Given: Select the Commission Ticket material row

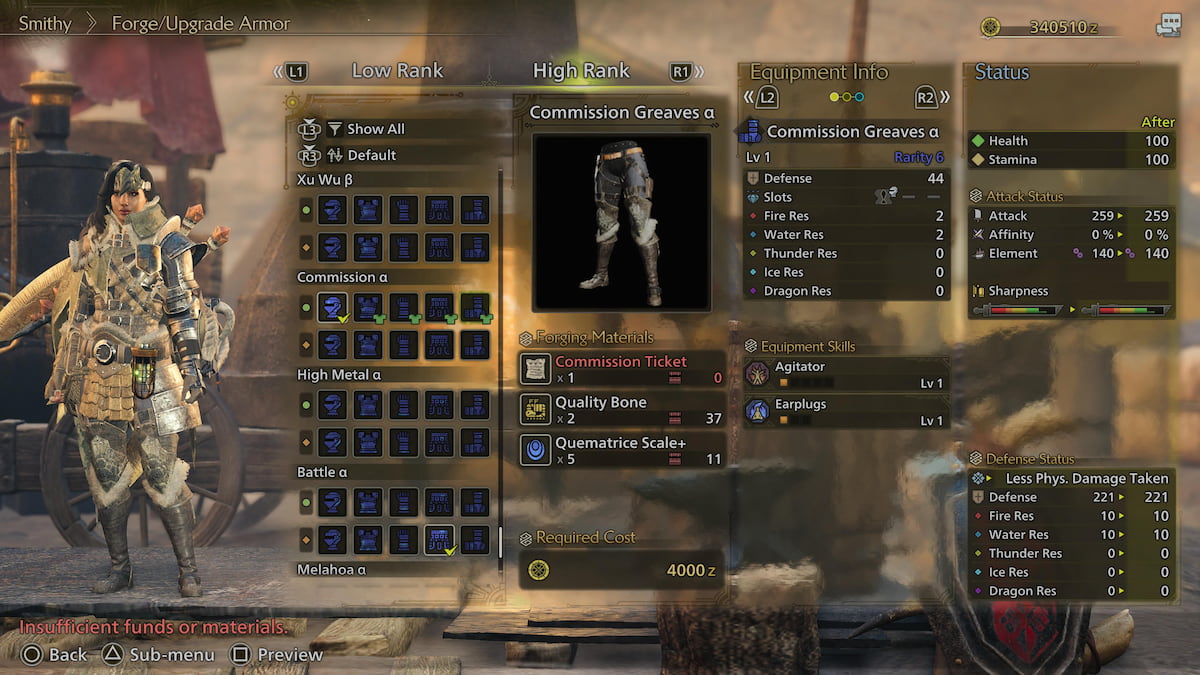Looking at the screenshot, I should (x=622, y=369).
